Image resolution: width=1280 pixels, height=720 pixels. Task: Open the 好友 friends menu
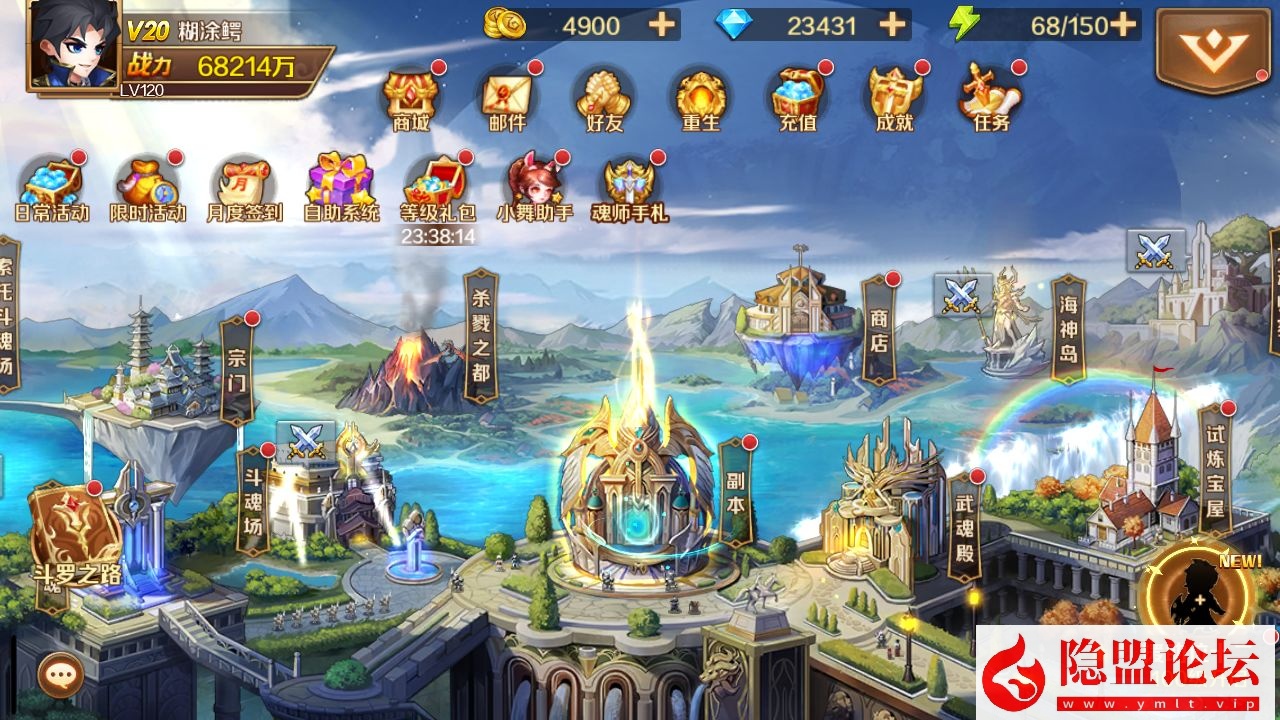603,100
